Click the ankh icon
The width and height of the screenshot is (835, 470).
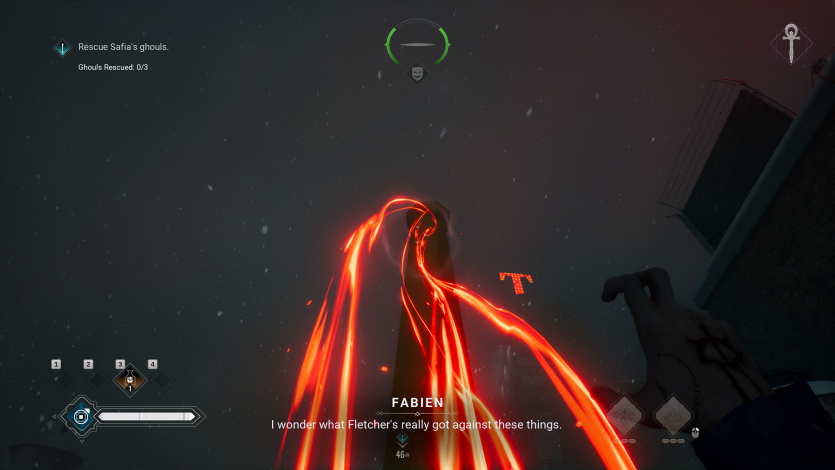pos(791,43)
